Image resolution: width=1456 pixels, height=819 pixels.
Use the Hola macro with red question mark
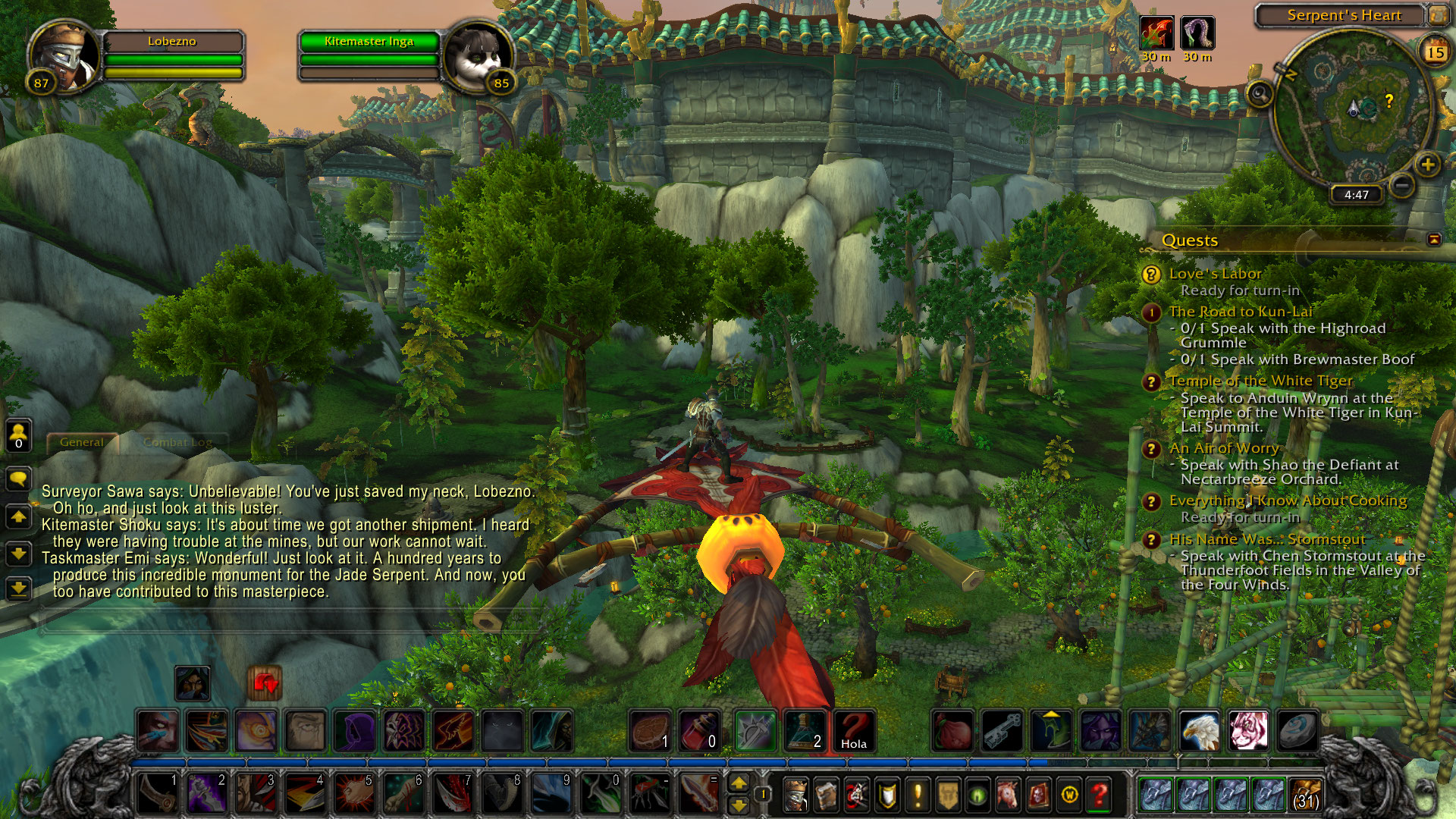(x=853, y=730)
